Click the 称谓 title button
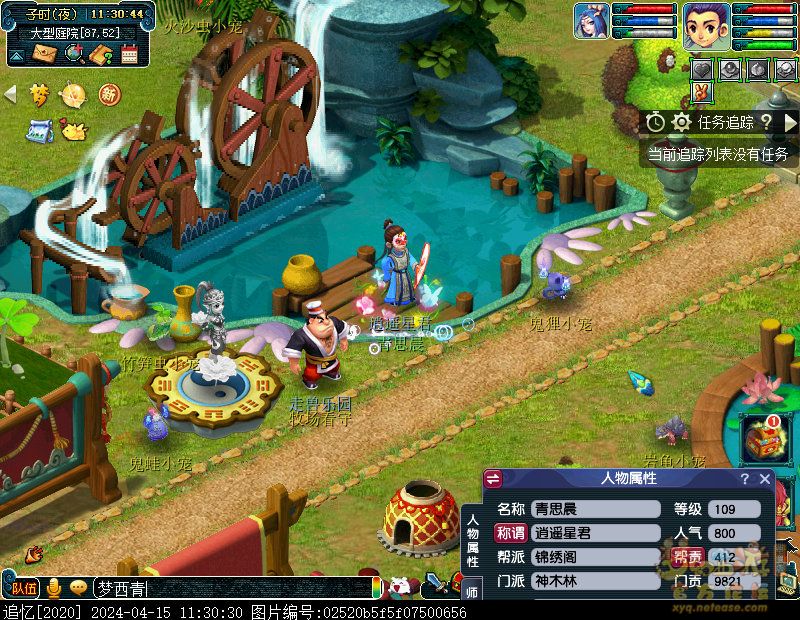This screenshot has width=800, height=620. click(x=511, y=533)
